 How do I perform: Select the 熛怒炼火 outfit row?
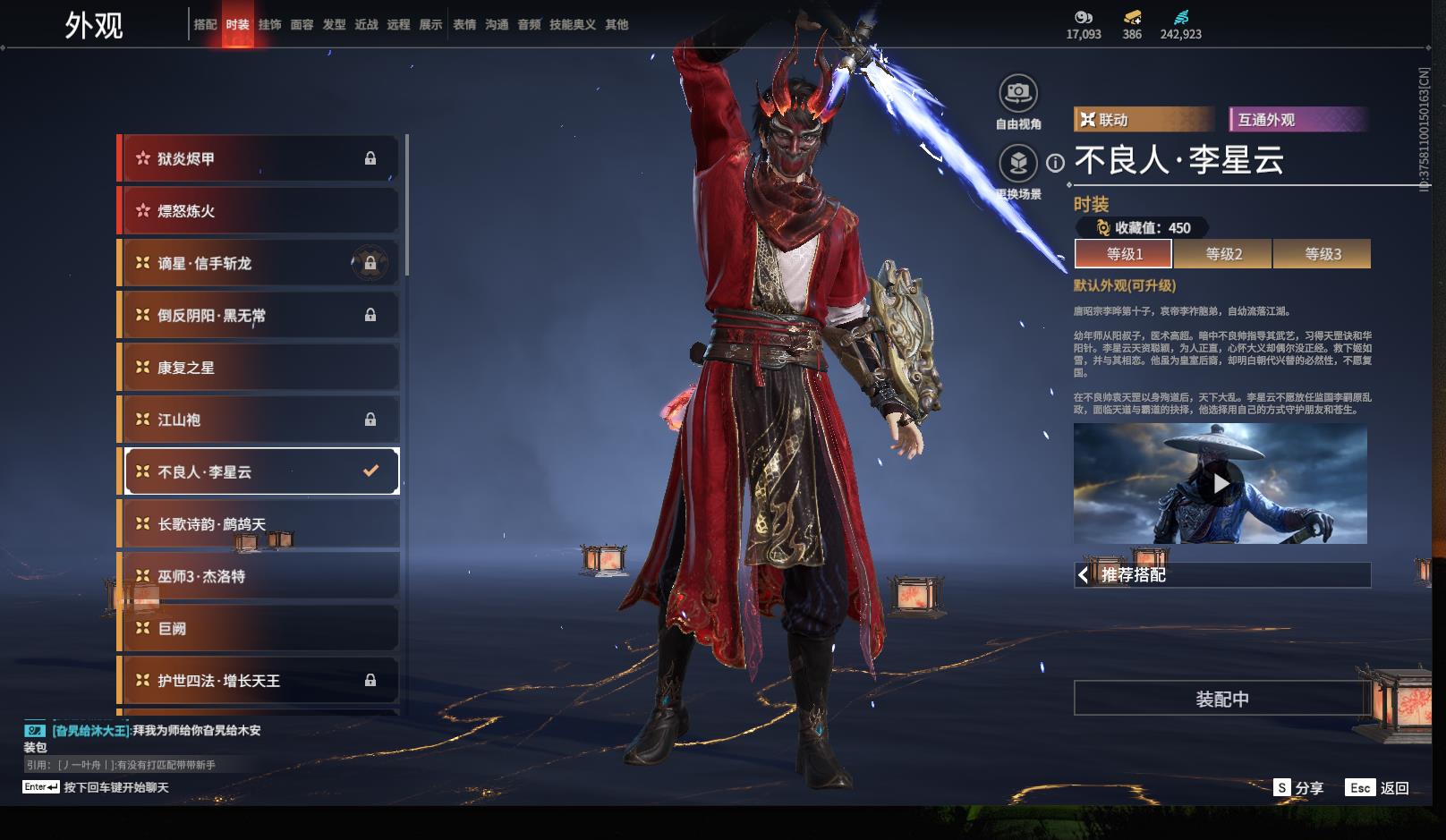tap(259, 211)
